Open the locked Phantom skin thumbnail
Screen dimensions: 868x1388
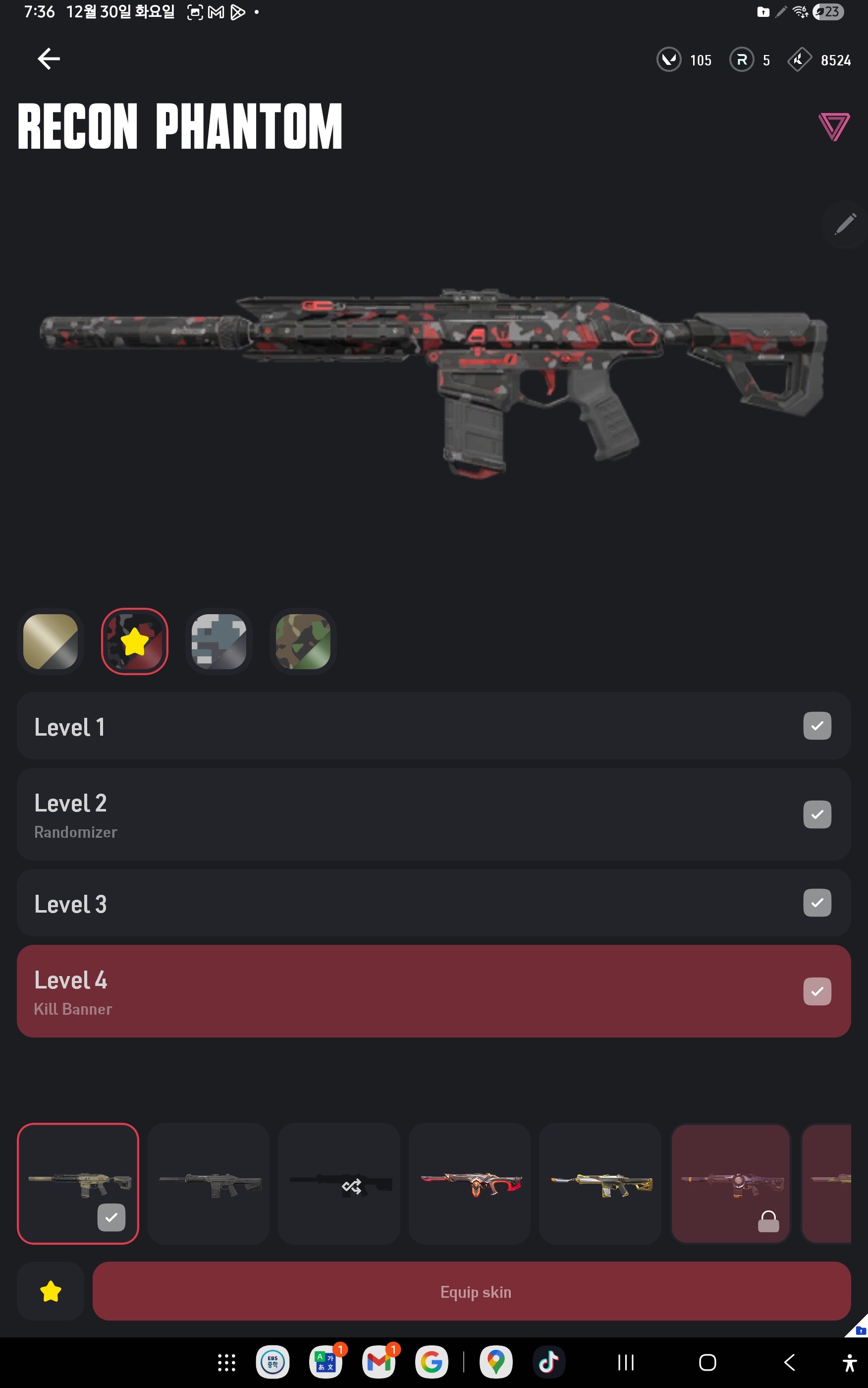coord(730,1184)
